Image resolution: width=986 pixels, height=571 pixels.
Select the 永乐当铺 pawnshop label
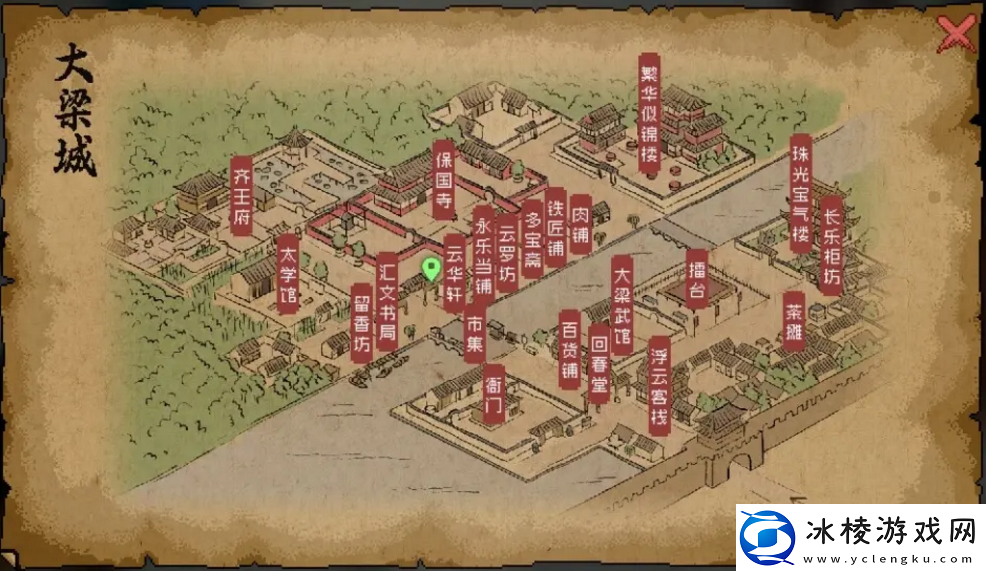(483, 256)
